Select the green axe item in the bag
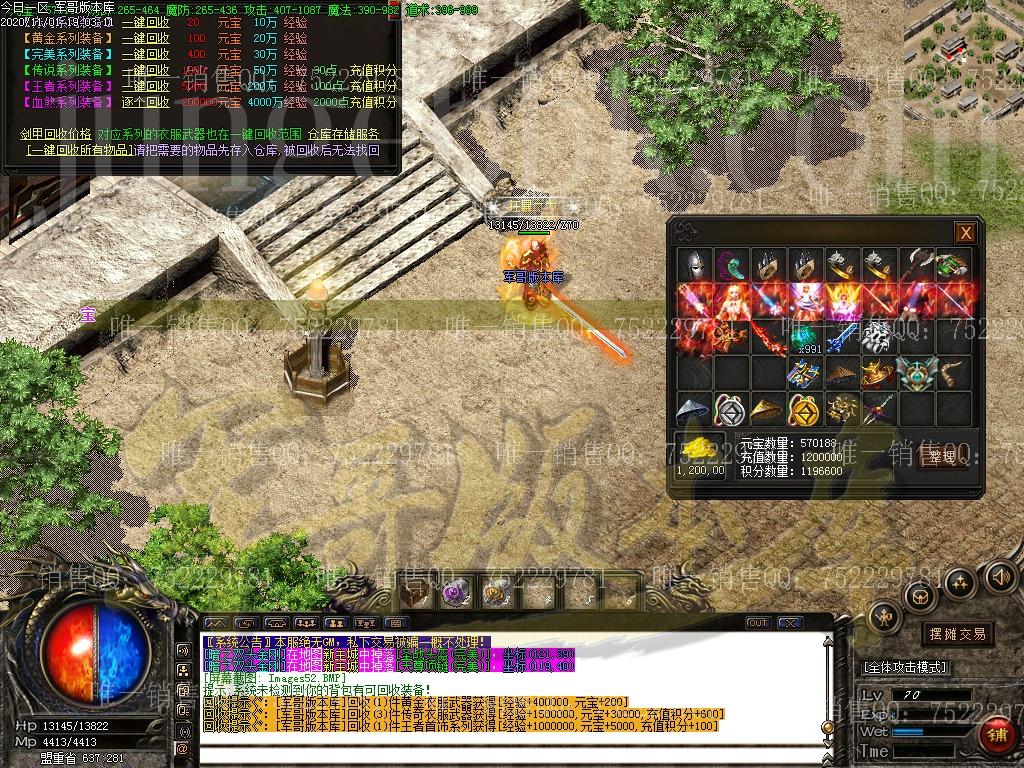 click(x=954, y=265)
